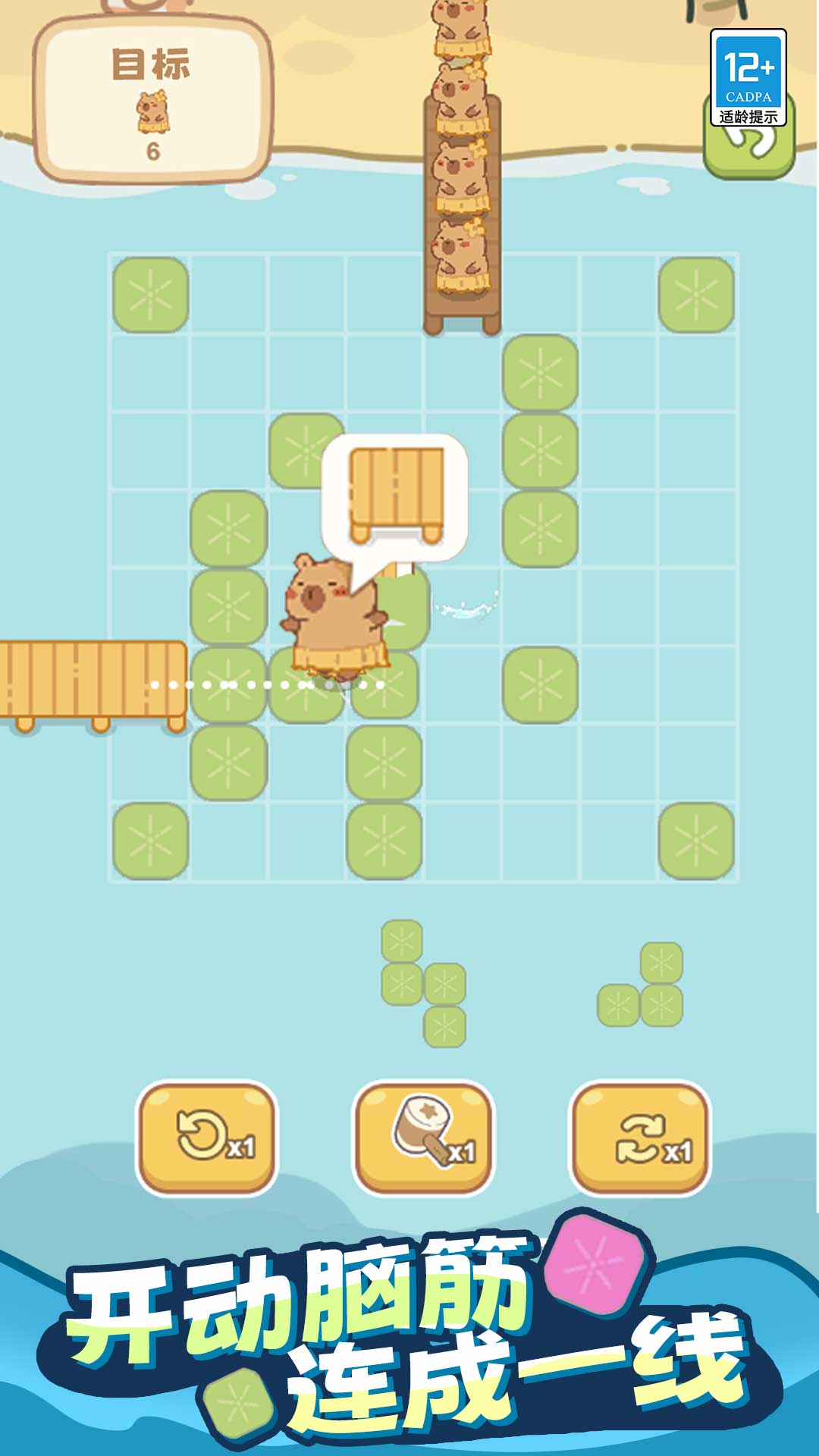The image size is (819, 1456).
Task: Select the four-tile zigzag lily pad piece
Action: [x=423, y=984]
